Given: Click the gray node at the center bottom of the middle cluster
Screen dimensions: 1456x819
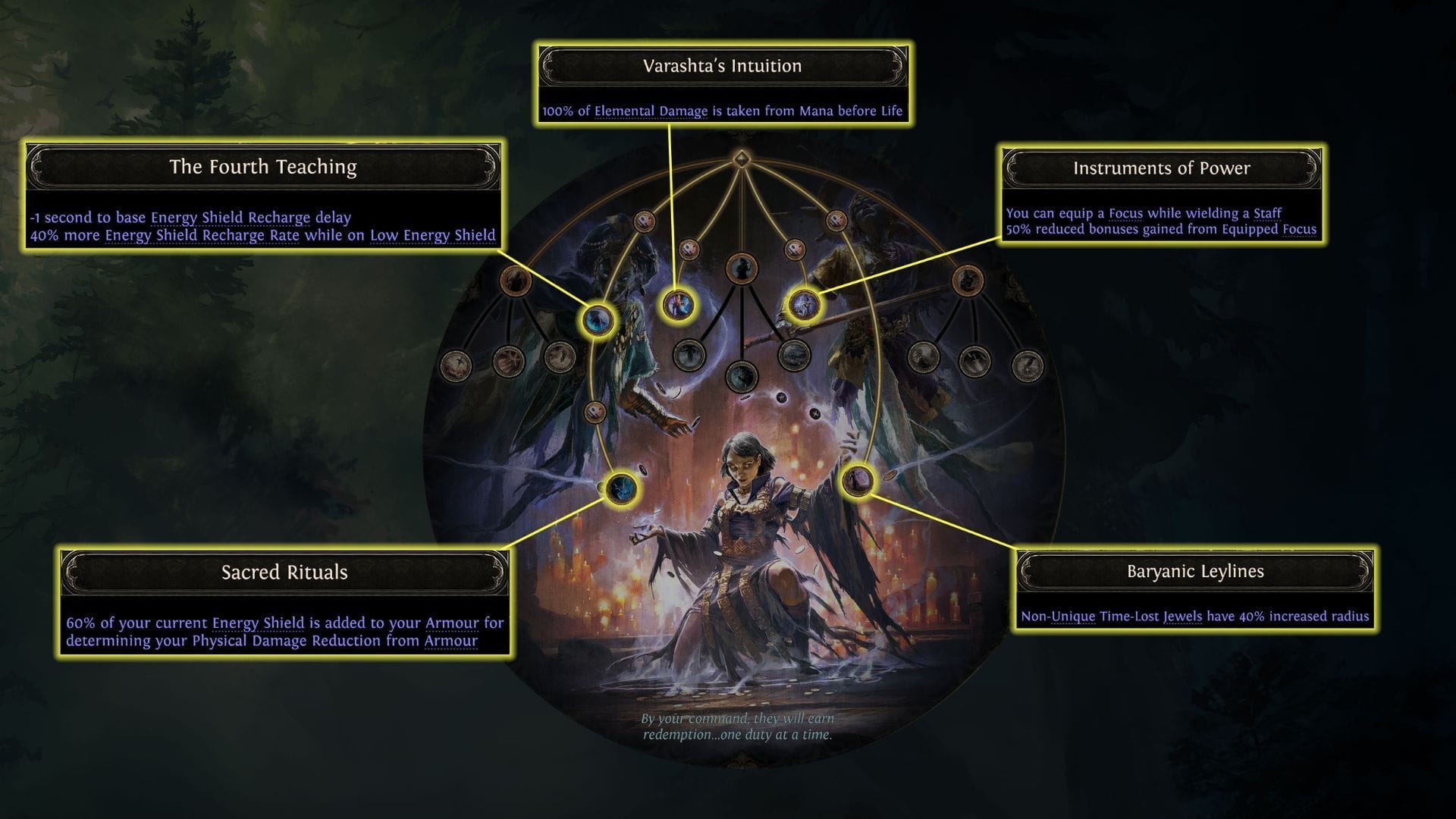Looking at the screenshot, I should click(x=742, y=378).
